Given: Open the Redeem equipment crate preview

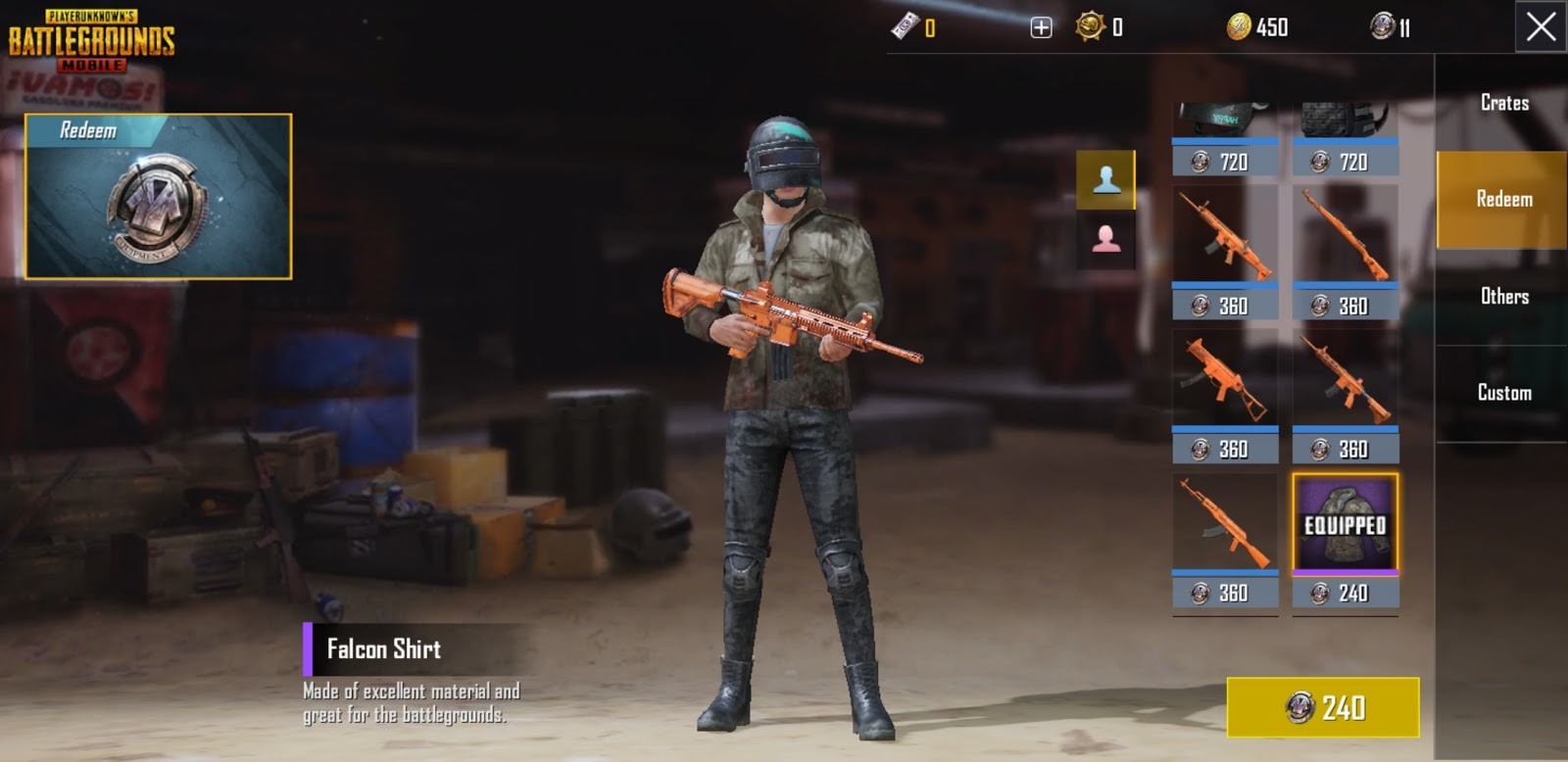Looking at the screenshot, I should [x=157, y=194].
